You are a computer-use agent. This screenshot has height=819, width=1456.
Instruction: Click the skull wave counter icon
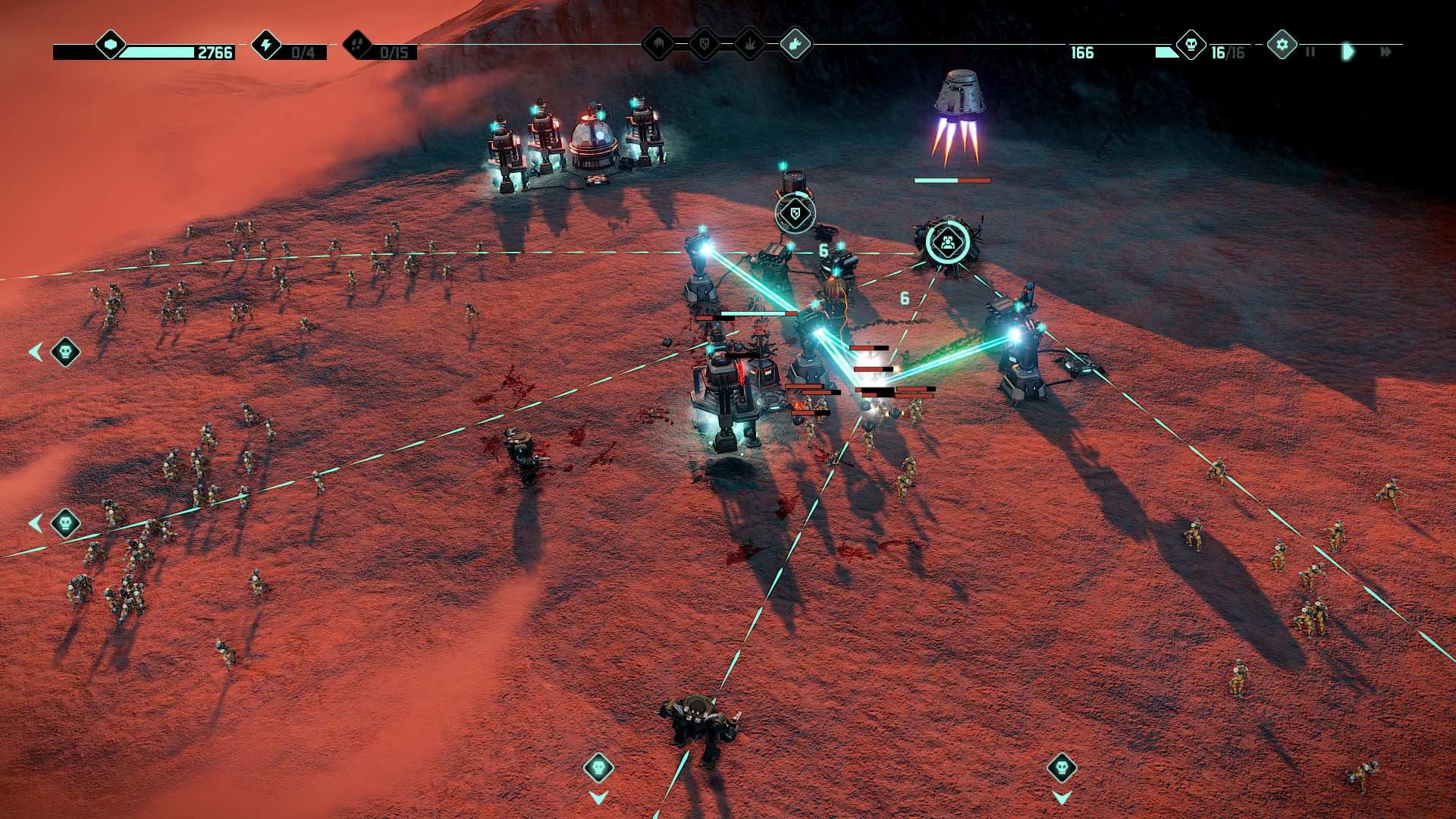[x=1191, y=45]
